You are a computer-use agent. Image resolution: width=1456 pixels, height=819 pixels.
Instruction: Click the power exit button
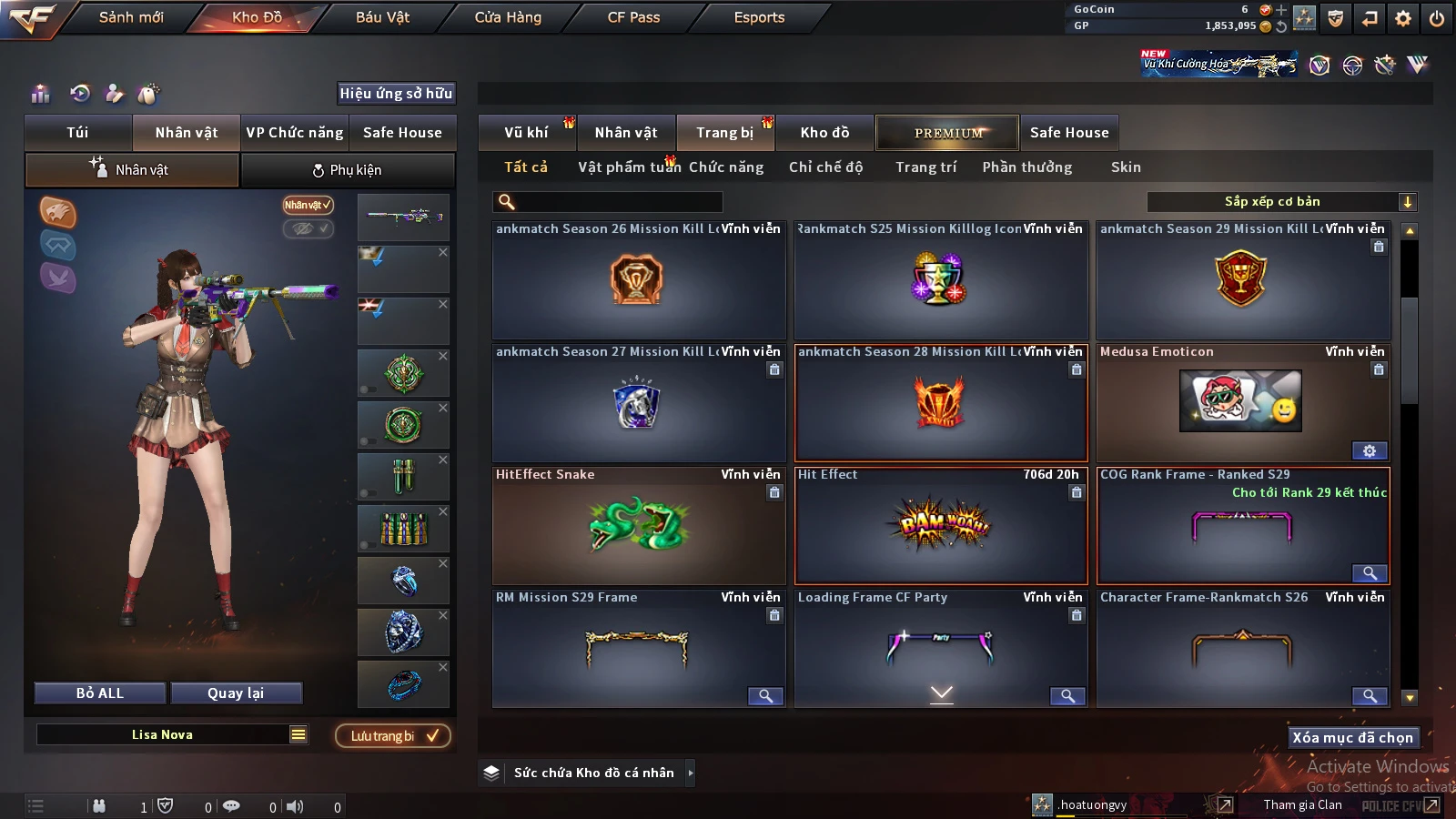pos(1437,18)
